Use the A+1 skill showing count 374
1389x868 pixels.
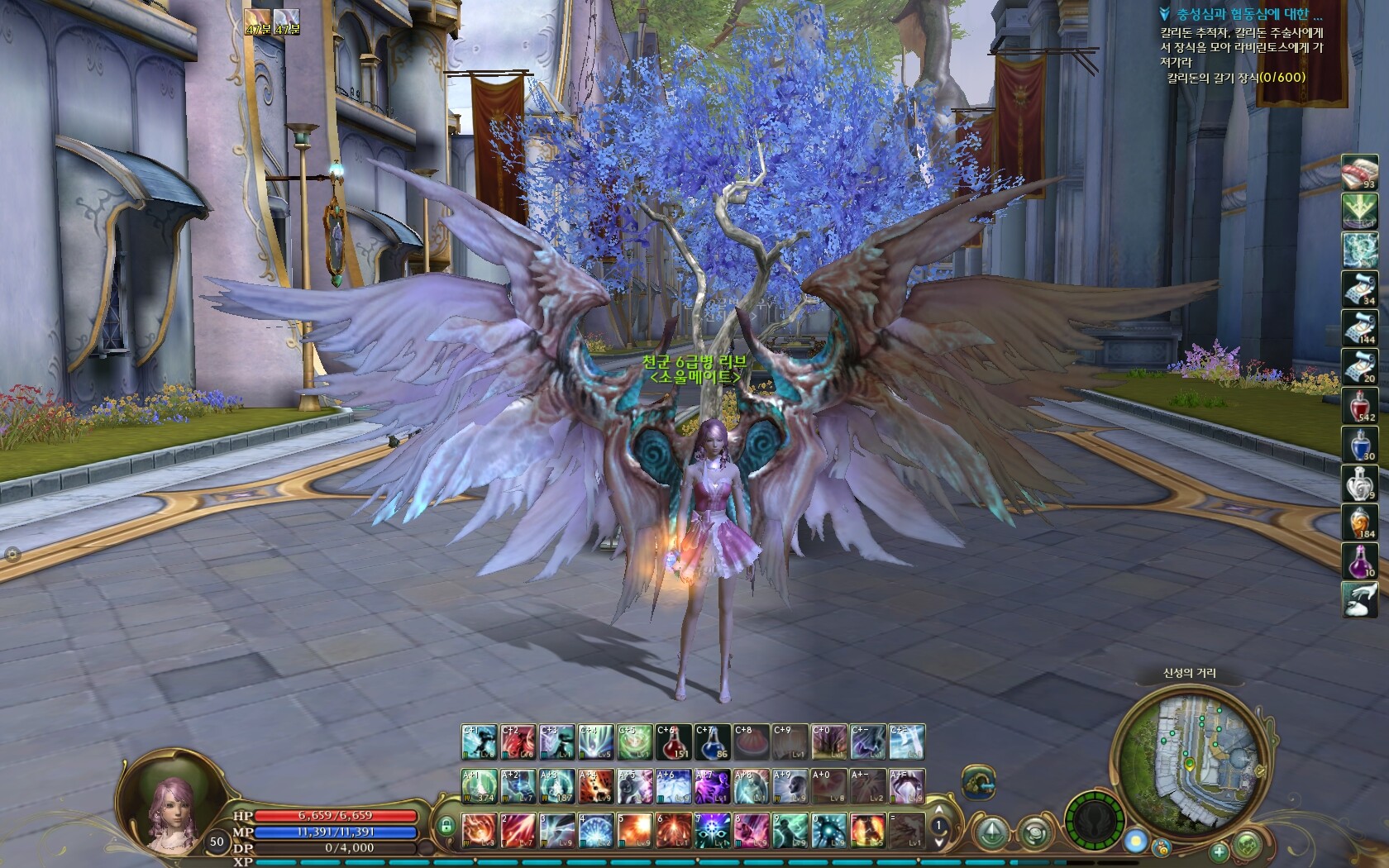[479, 786]
